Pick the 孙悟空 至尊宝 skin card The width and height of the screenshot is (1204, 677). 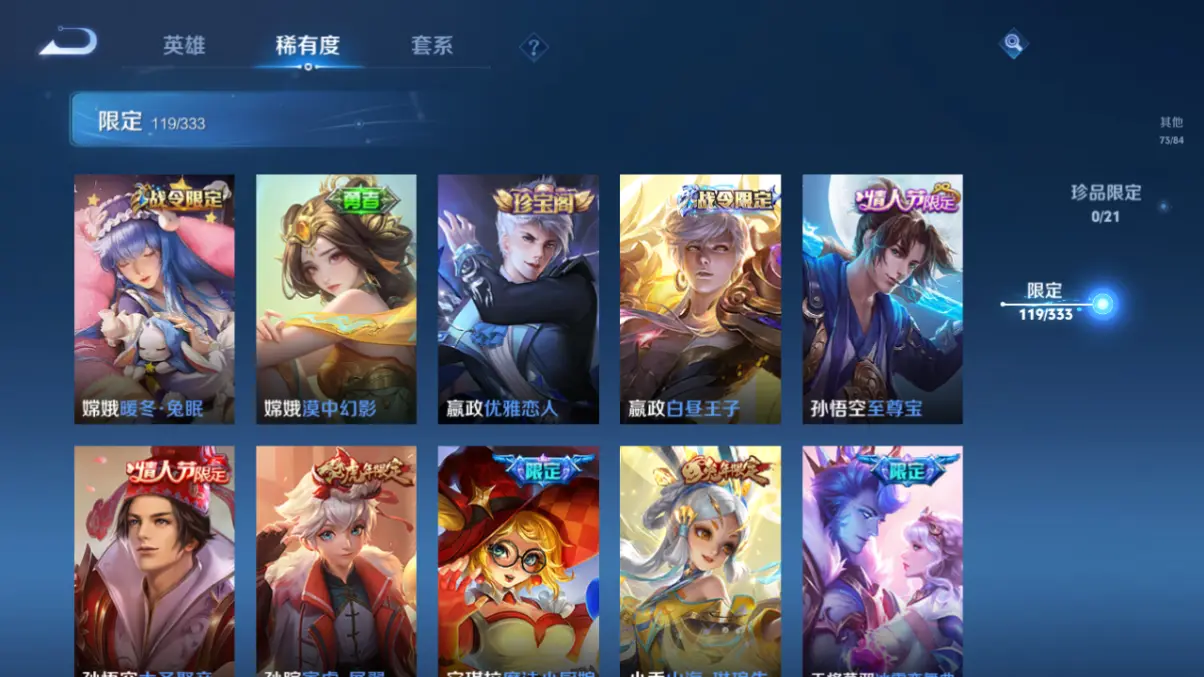(882, 299)
